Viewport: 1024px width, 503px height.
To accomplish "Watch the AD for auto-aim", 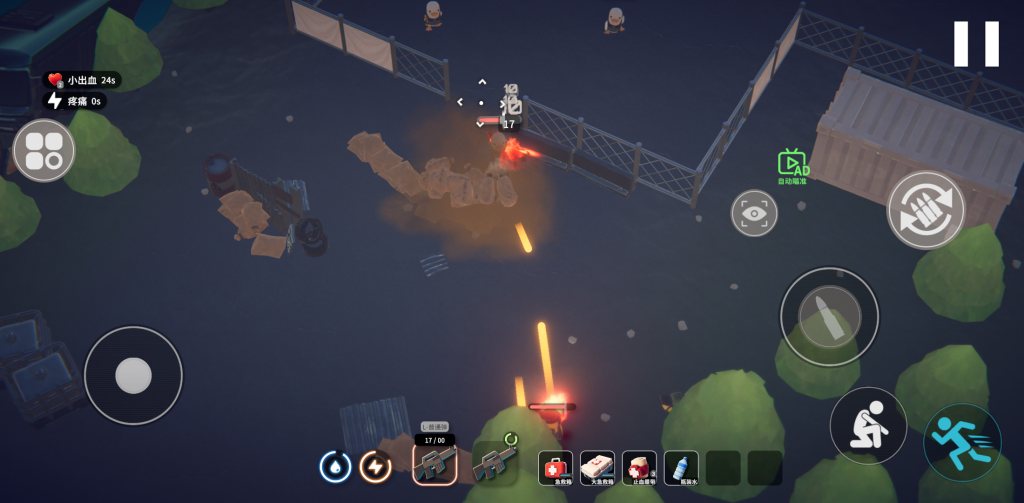I will pyautogui.click(x=793, y=166).
